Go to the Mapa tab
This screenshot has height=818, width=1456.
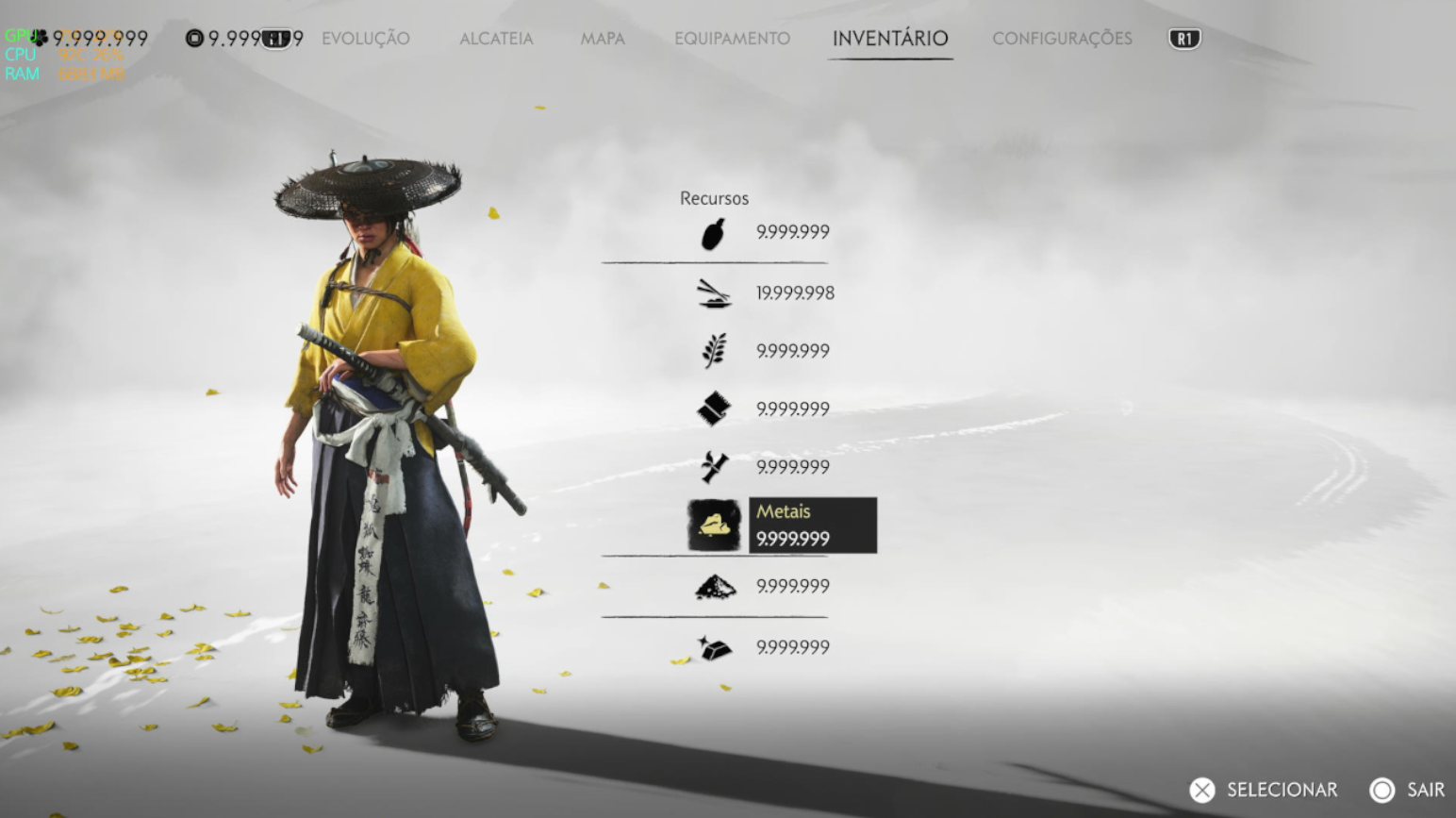(x=603, y=39)
